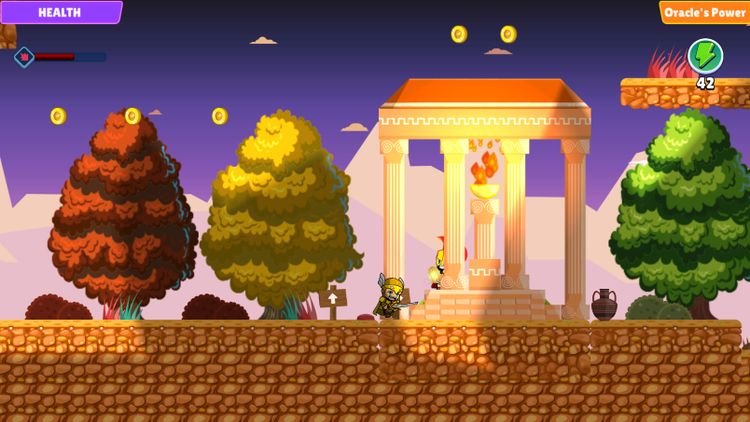Select the Oracle's Power banner

point(705,12)
